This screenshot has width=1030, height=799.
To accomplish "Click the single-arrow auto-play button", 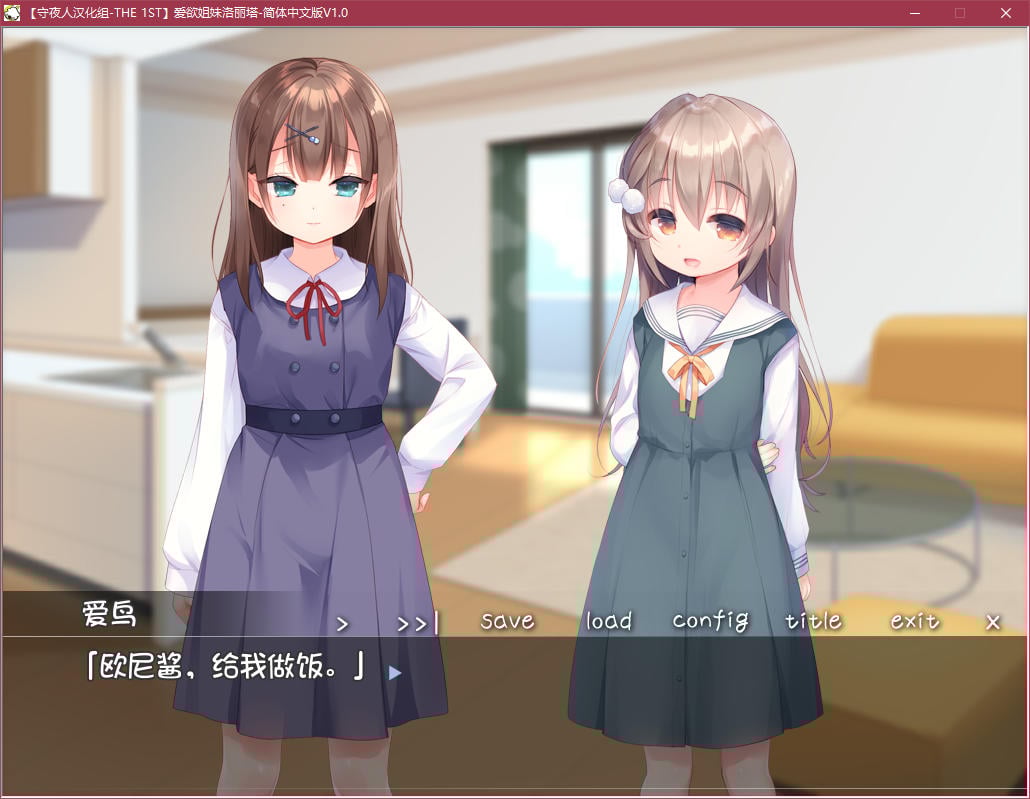I will [343, 623].
